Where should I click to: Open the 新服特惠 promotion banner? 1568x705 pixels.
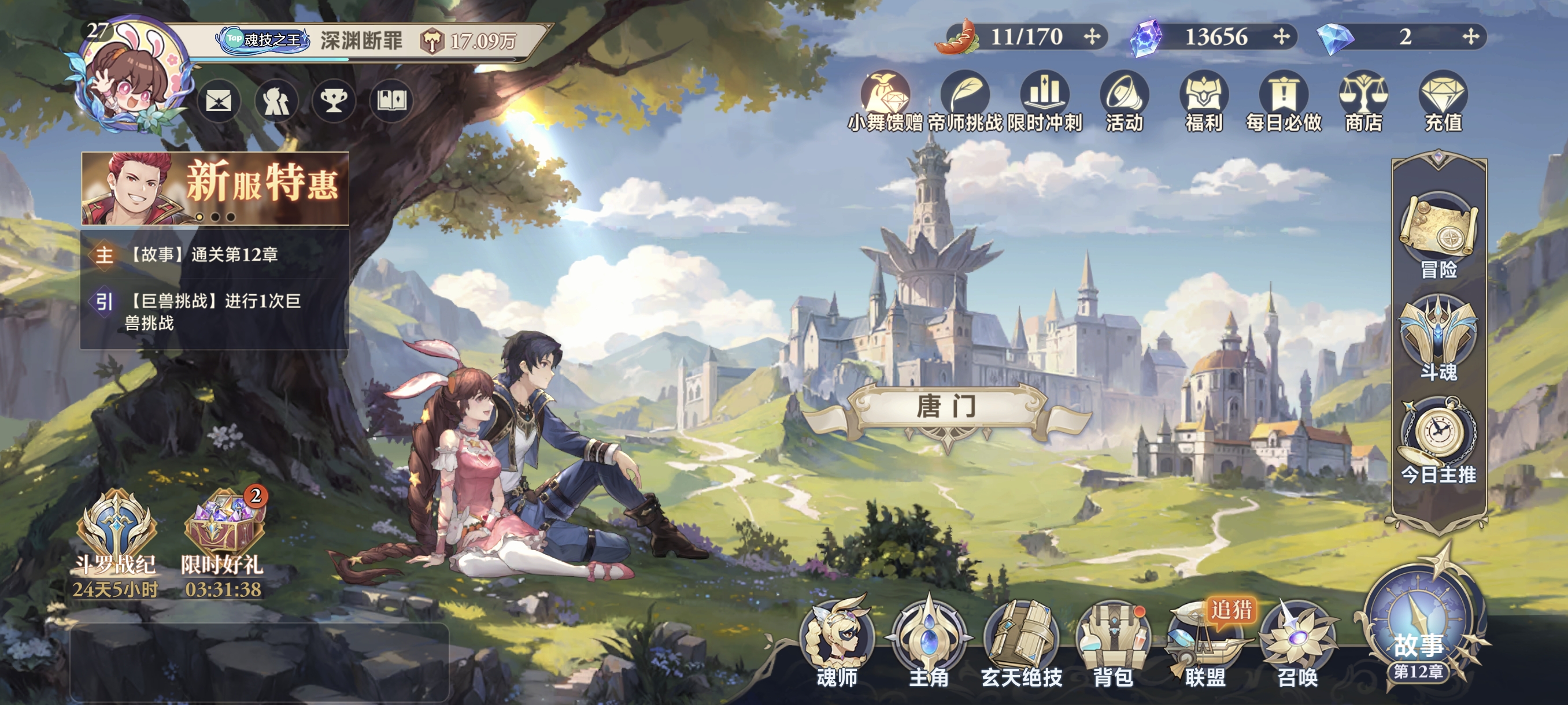tap(215, 188)
